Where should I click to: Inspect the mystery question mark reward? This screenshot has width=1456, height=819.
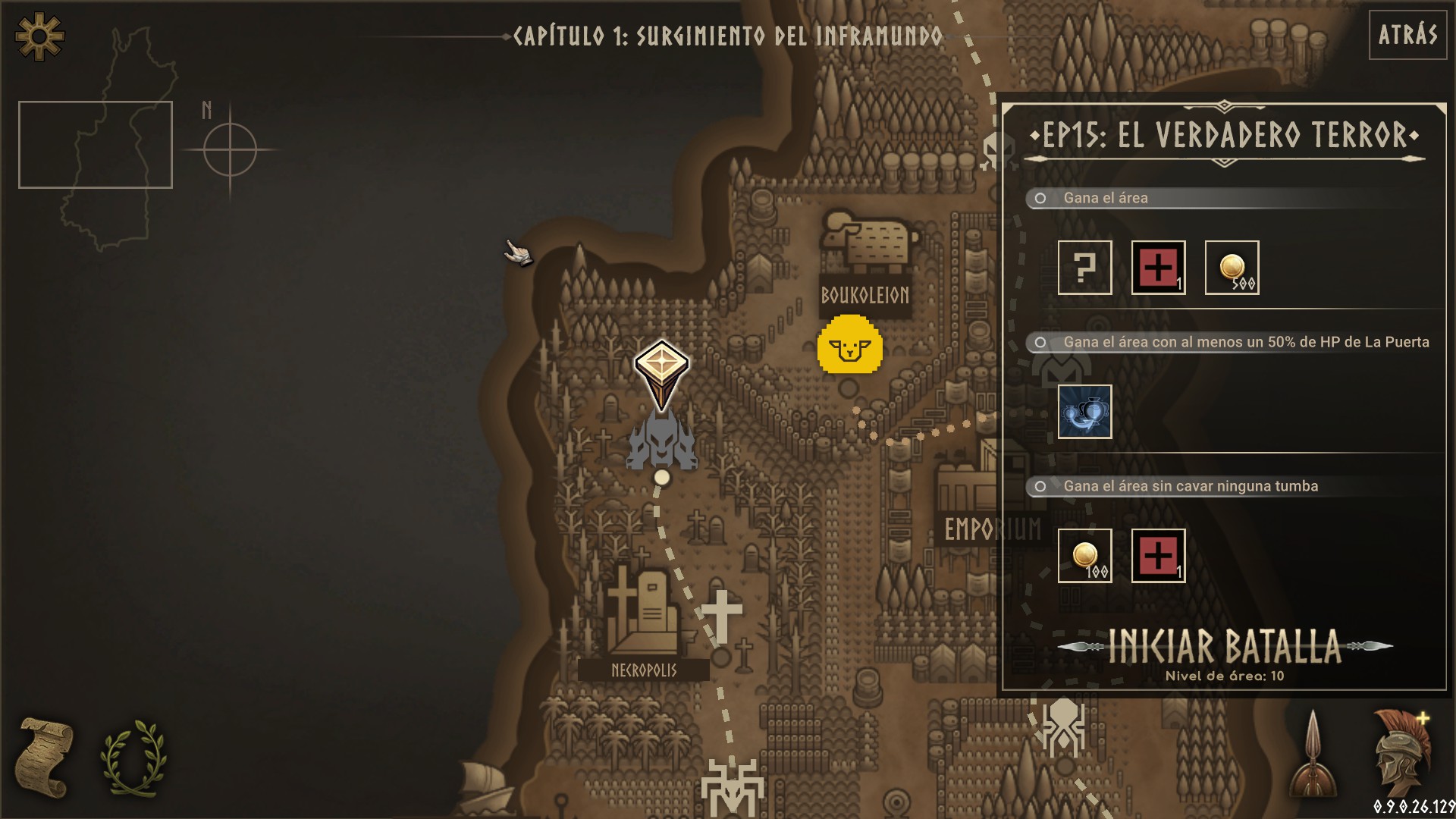1084,268
